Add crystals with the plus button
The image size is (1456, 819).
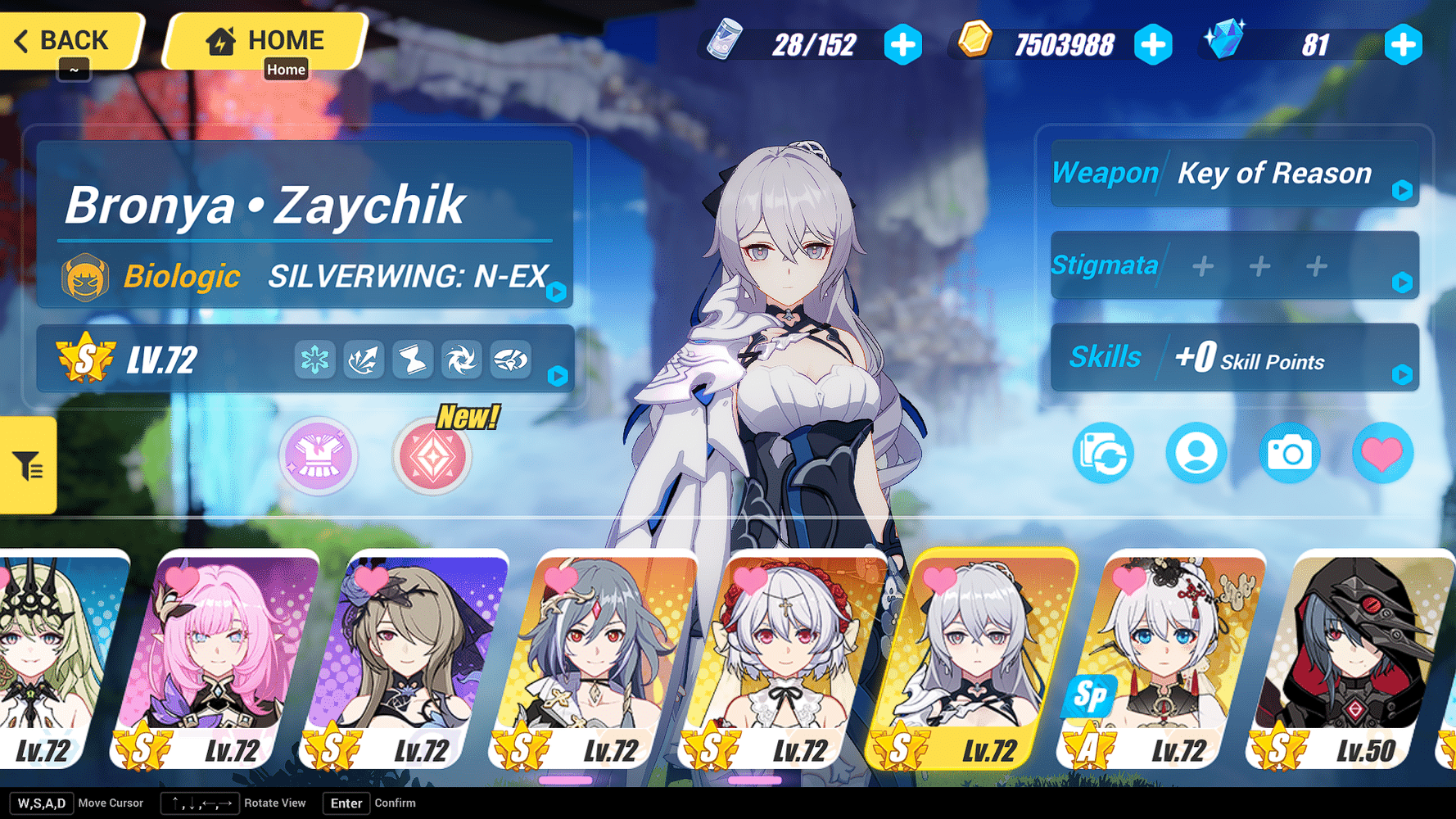point(1404,45)
